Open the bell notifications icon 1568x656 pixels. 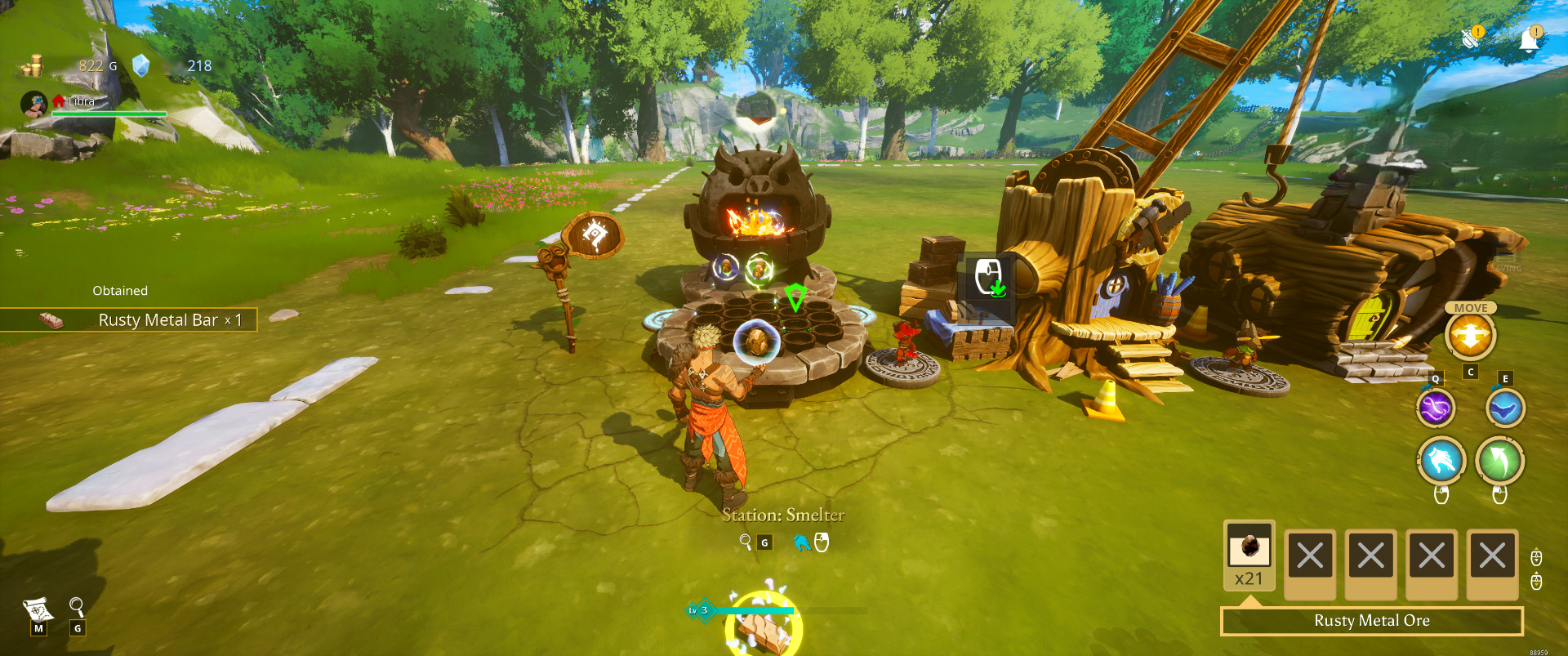tap(1530, 39)
